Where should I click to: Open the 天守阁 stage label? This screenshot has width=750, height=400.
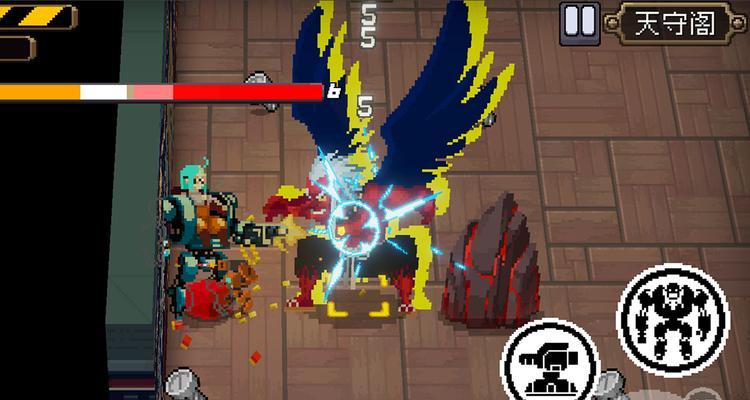point(677,23)
